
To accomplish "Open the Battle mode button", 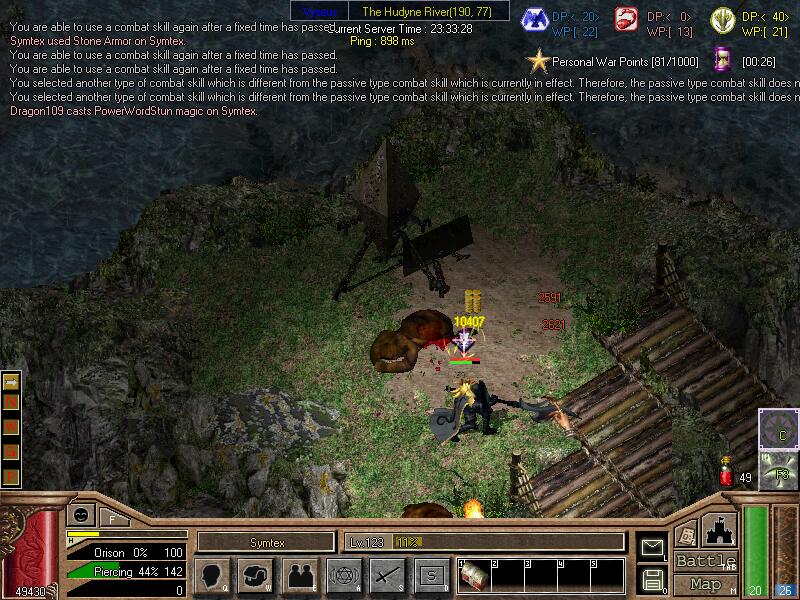I will coord(705,560).
